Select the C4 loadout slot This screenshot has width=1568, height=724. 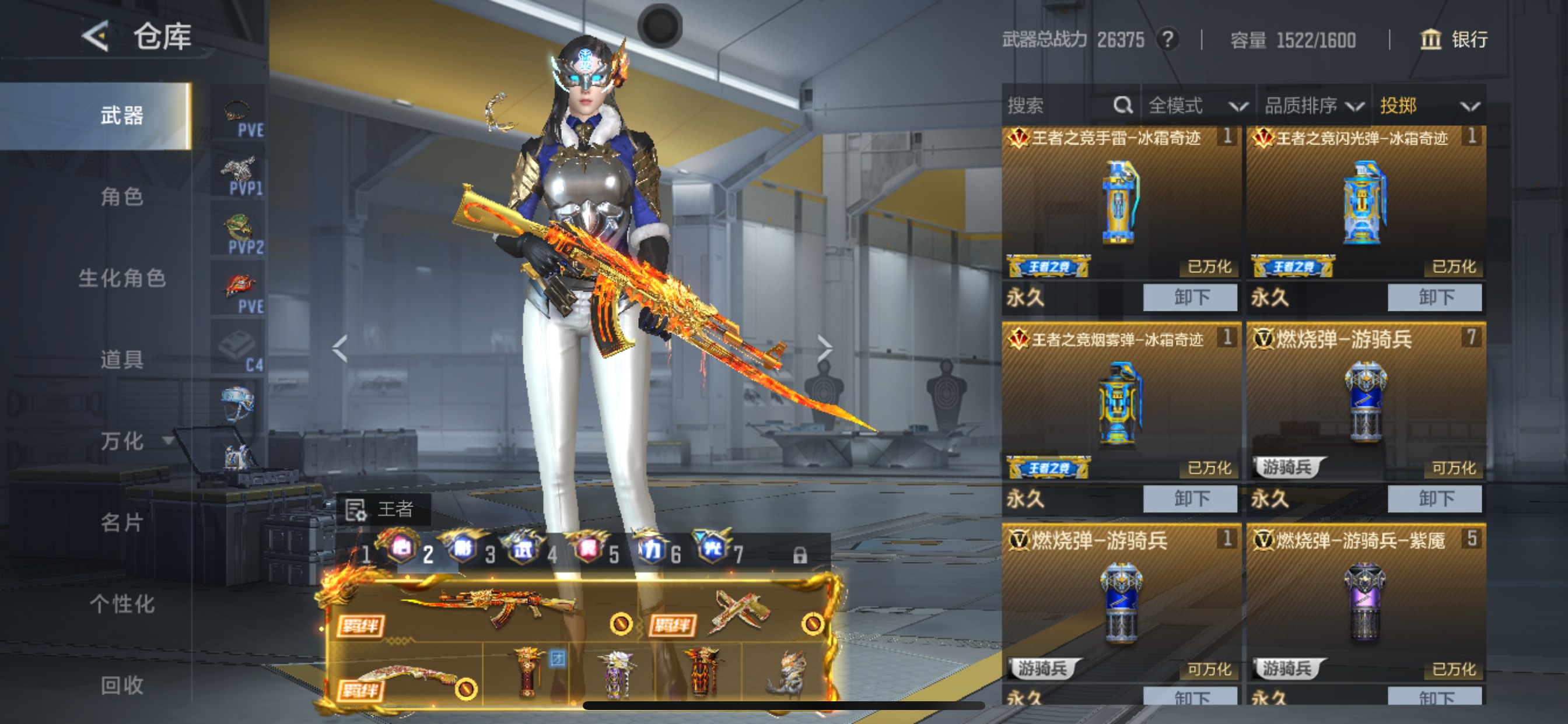tap(239, 349)
